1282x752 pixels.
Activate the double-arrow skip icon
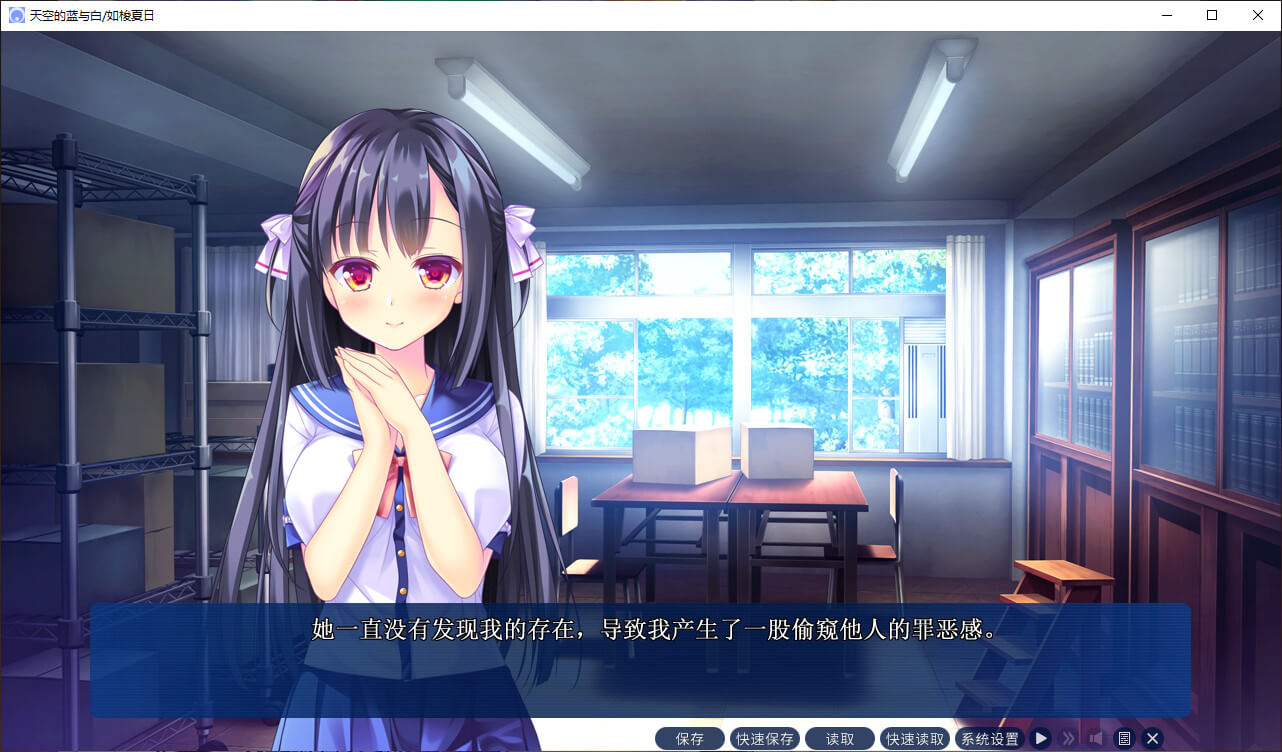pos(1068,738)
